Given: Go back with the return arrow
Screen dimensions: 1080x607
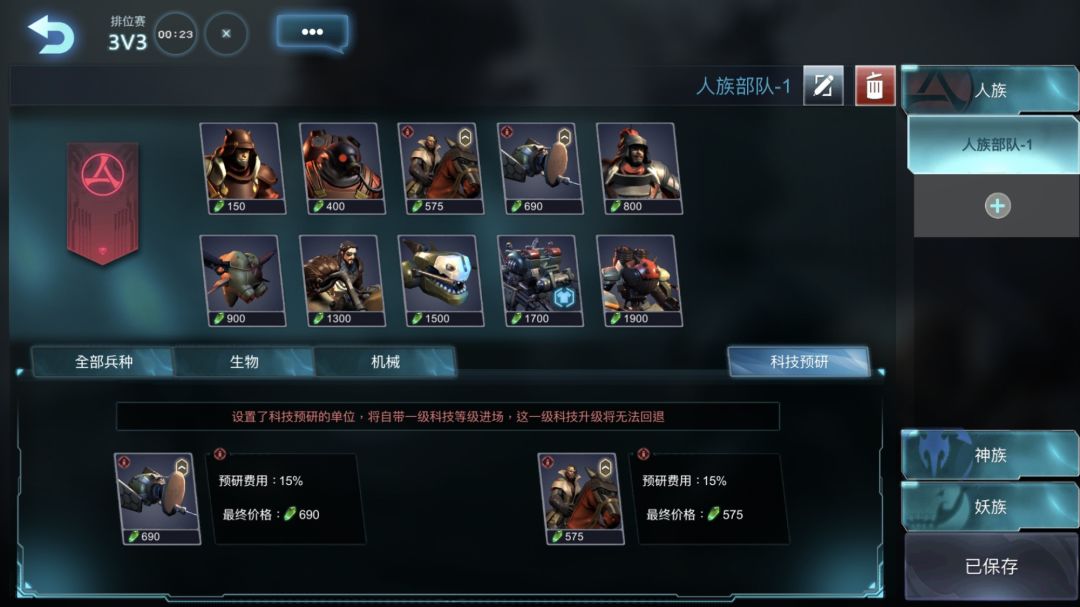Looking at the screenshot, I should coord(51,34).
